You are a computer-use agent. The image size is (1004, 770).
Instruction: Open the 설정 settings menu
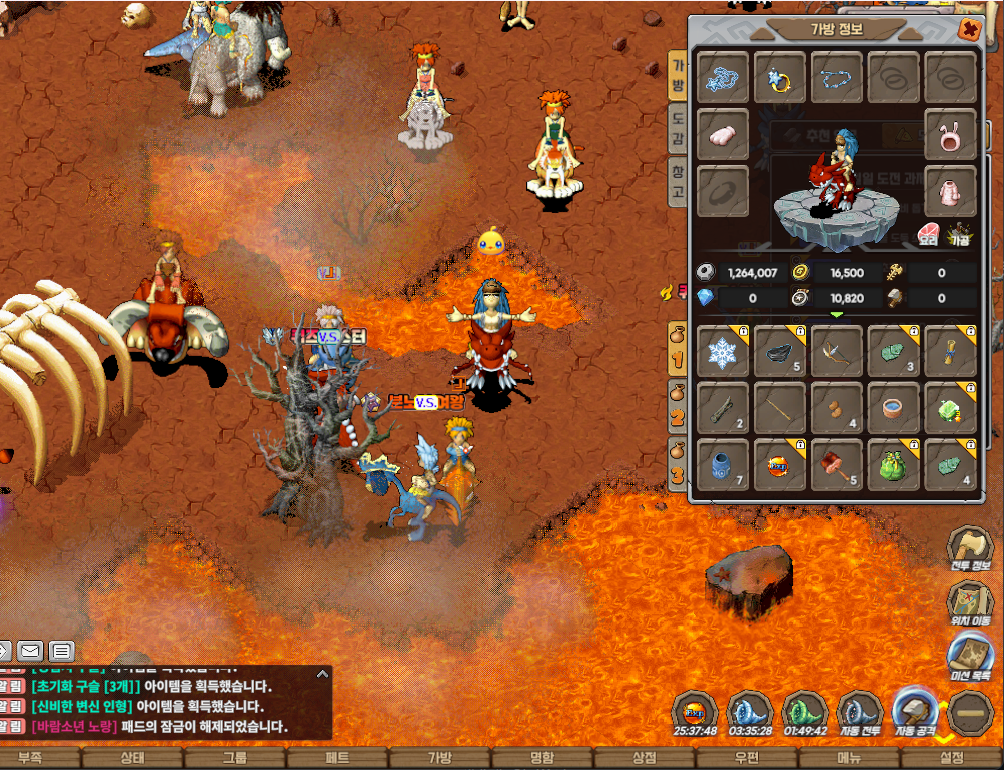tap(952, 758)
